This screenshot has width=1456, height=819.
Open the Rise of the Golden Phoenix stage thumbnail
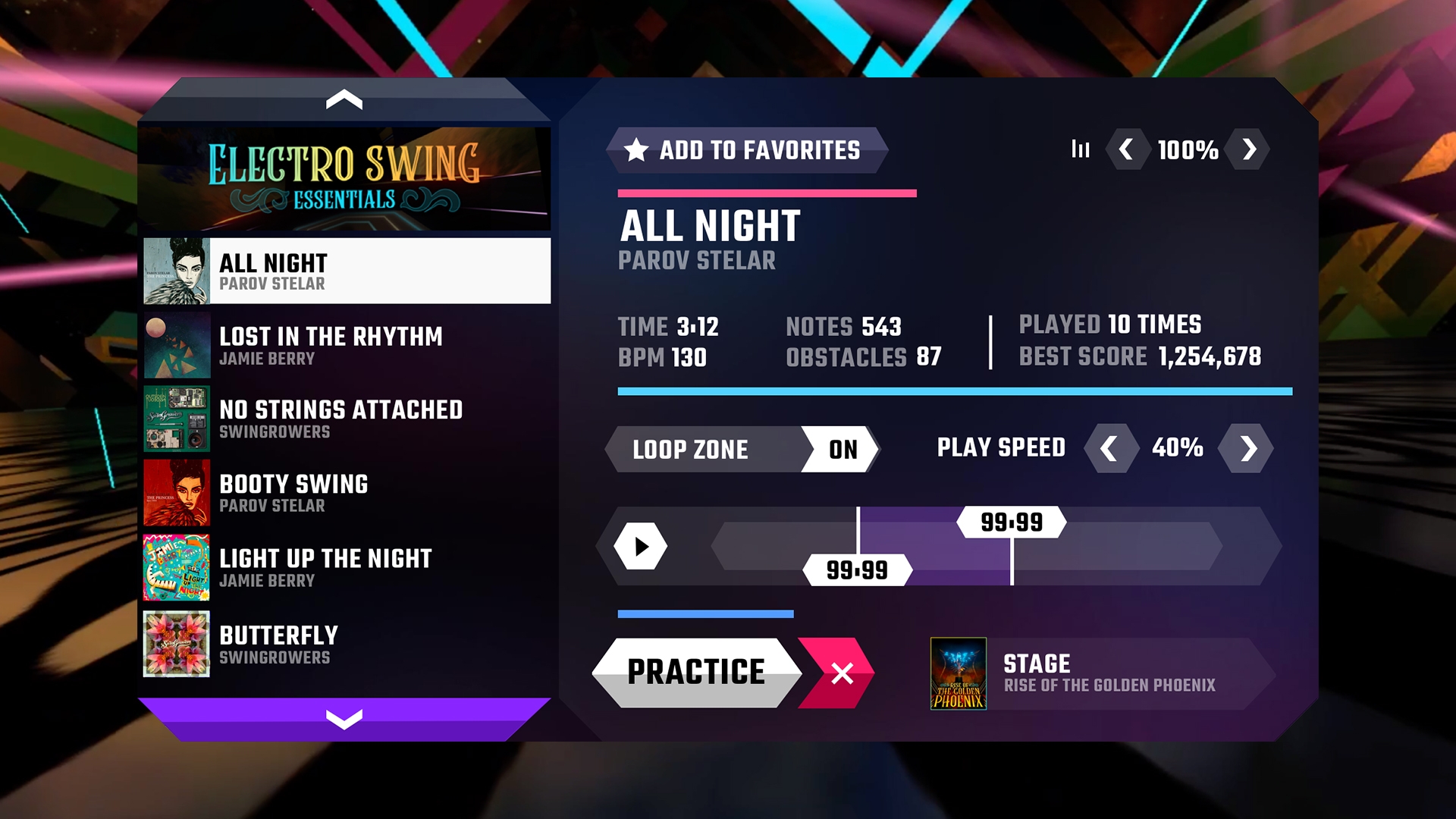(959, 673)
